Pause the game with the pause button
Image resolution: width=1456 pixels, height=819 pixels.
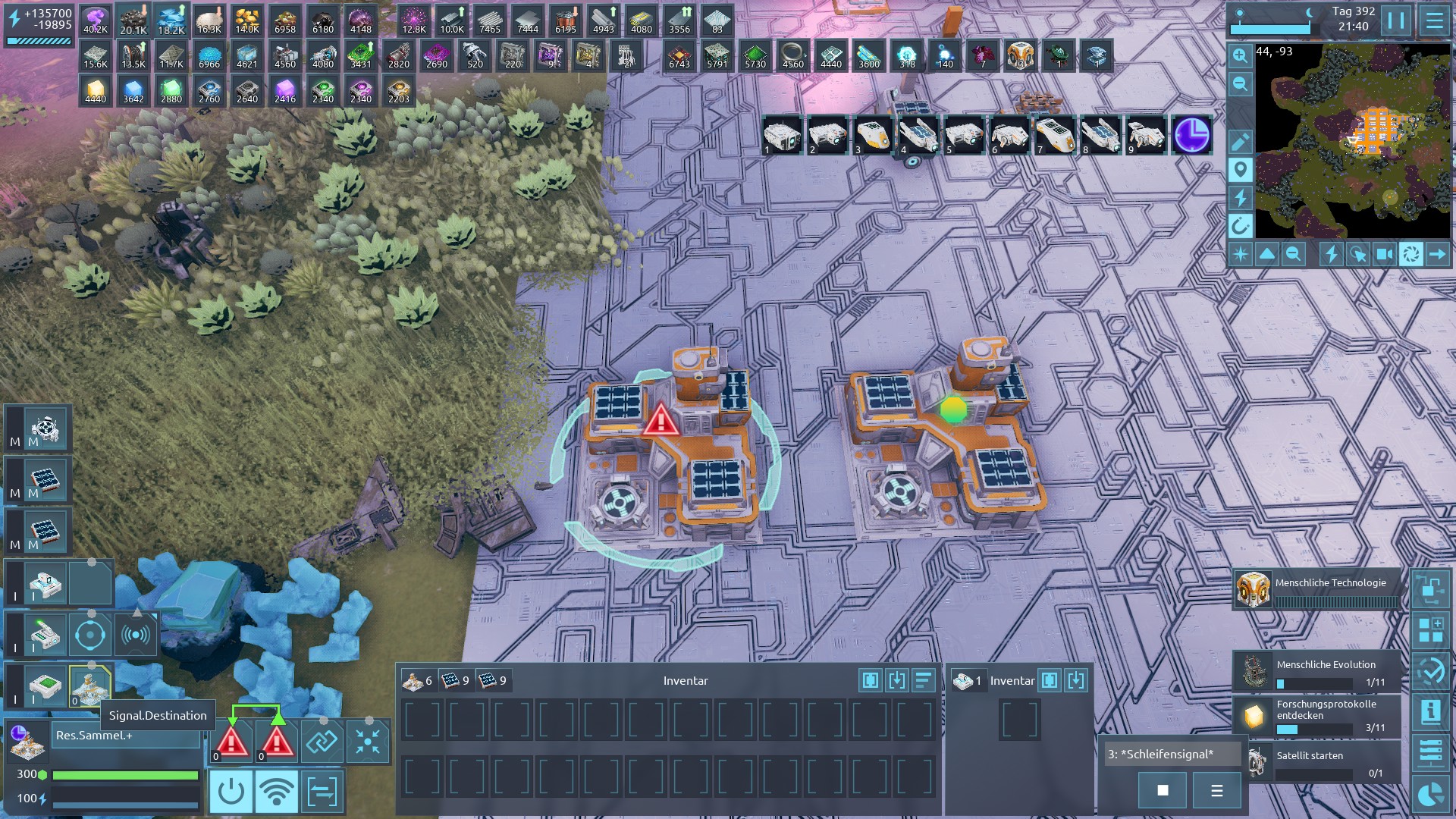pos(1396,20)
